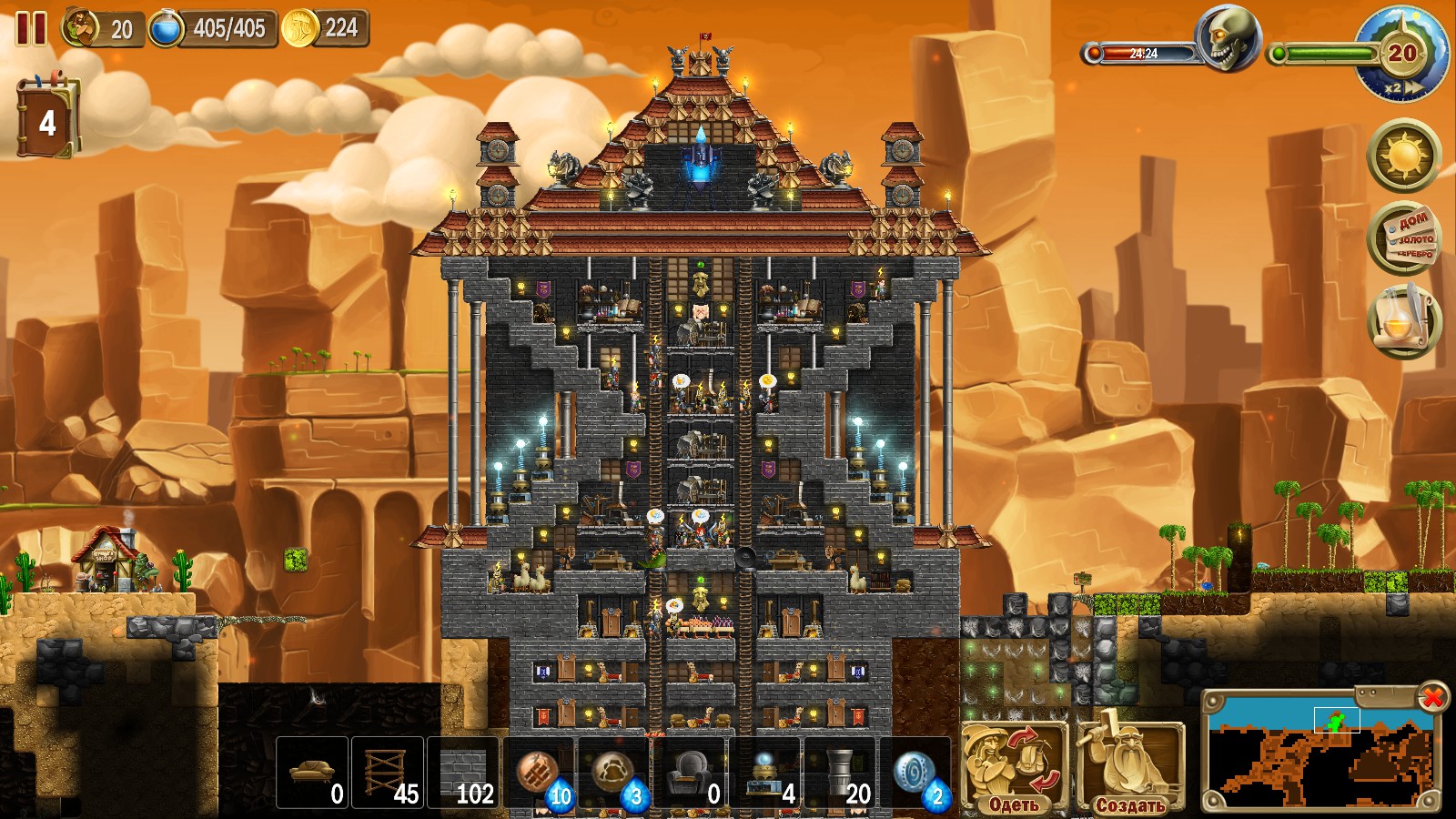The height and width of the screenshot is (819, 1456).
Task: Click the white viewport frame on the minimap
Action: (1336, 722)
